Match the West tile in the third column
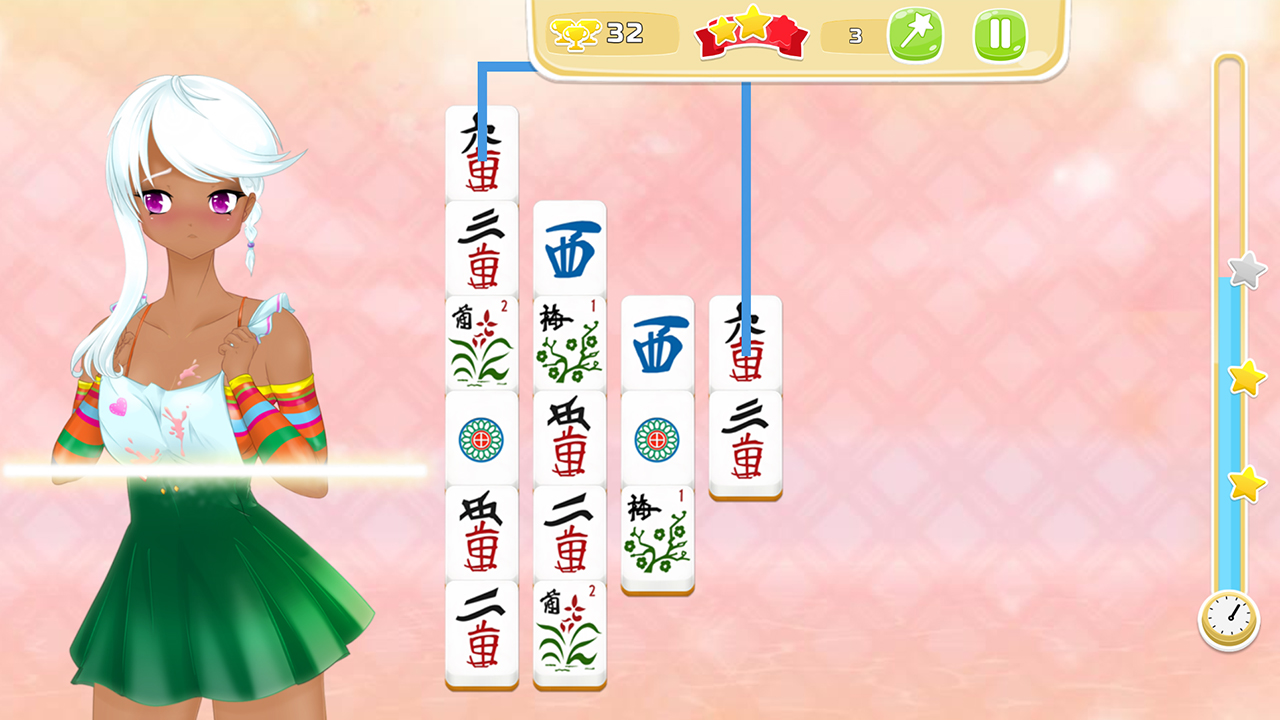The width and height of the screenshot is (1280, 720). coord(657,340)
